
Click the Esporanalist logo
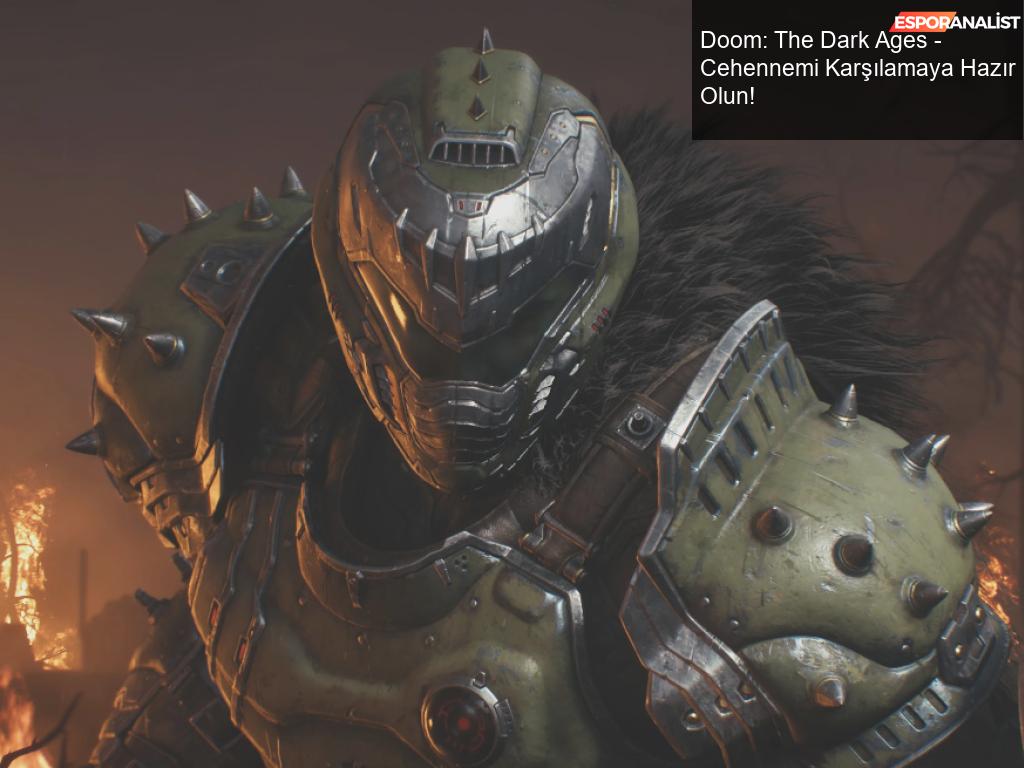pyautogui.click(x=955, y=21)
